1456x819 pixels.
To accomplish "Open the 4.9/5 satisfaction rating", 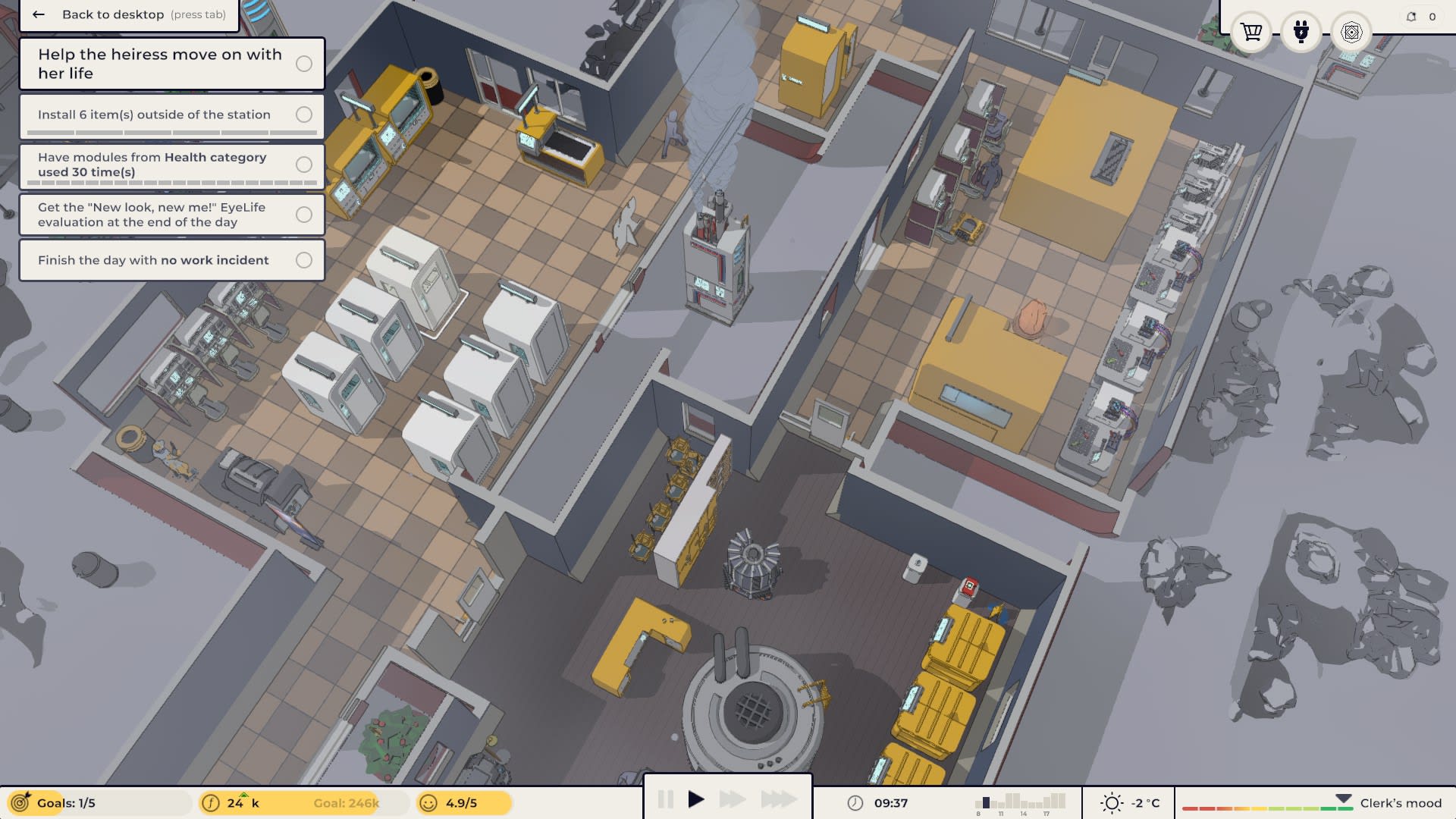I will pos(463,803).
